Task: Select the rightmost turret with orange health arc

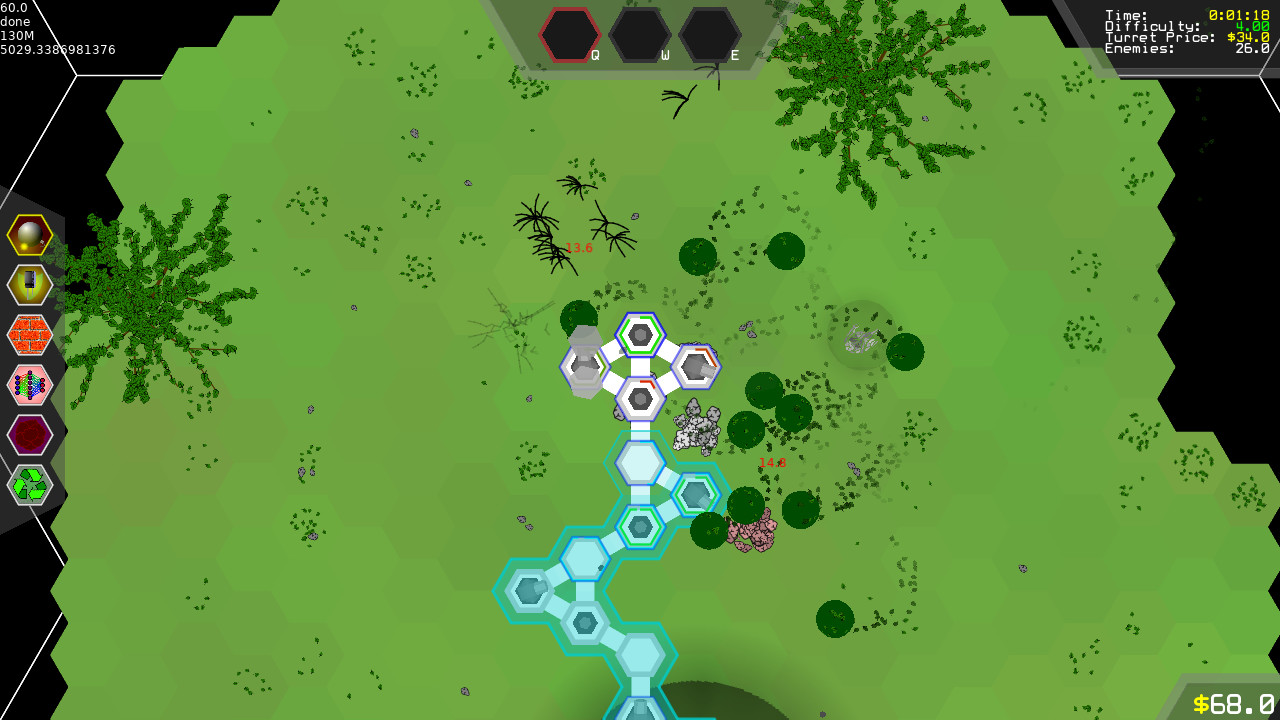Action: (697, 367)
